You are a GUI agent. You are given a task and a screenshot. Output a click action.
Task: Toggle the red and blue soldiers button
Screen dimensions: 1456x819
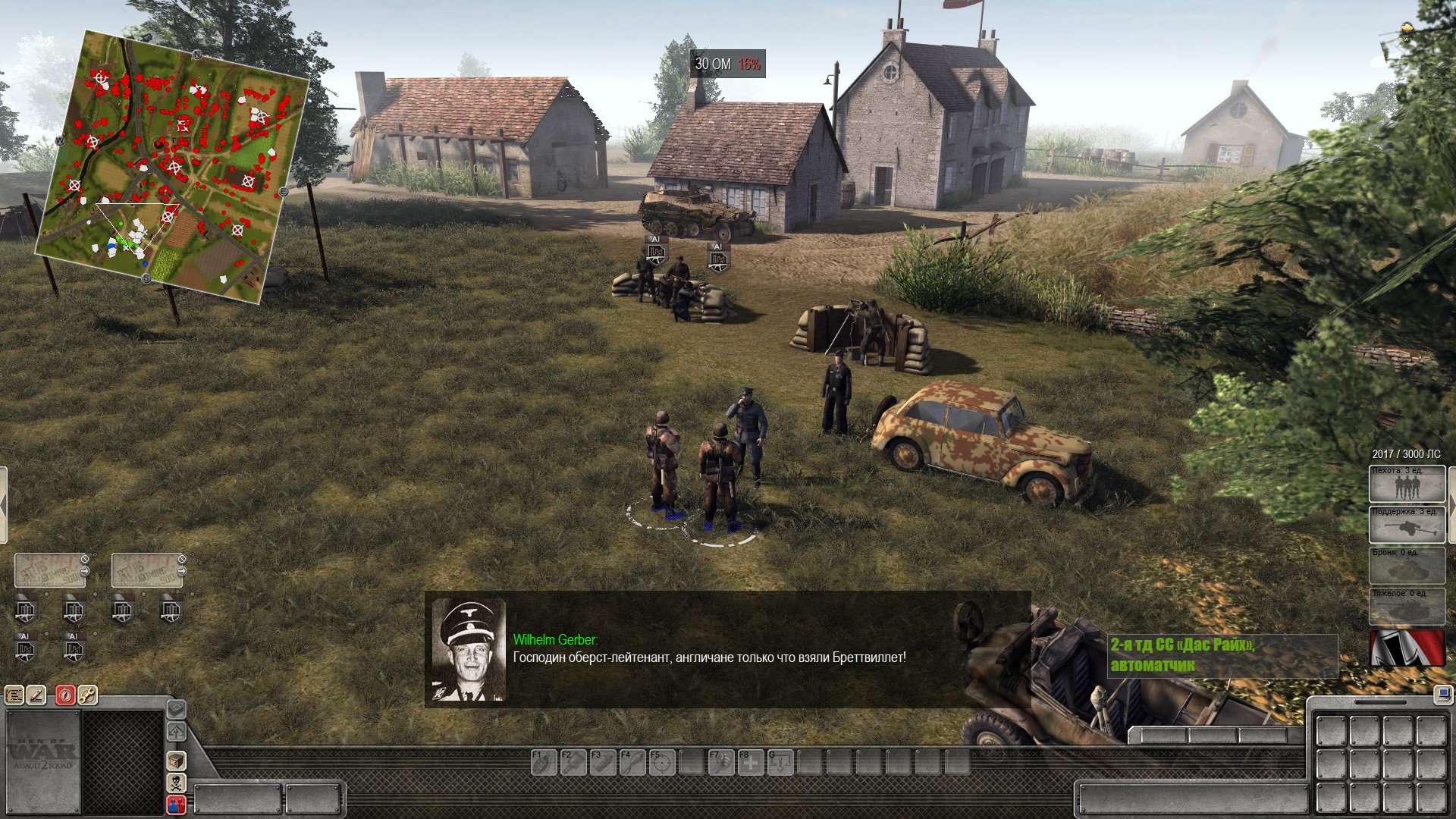(176, 805)
